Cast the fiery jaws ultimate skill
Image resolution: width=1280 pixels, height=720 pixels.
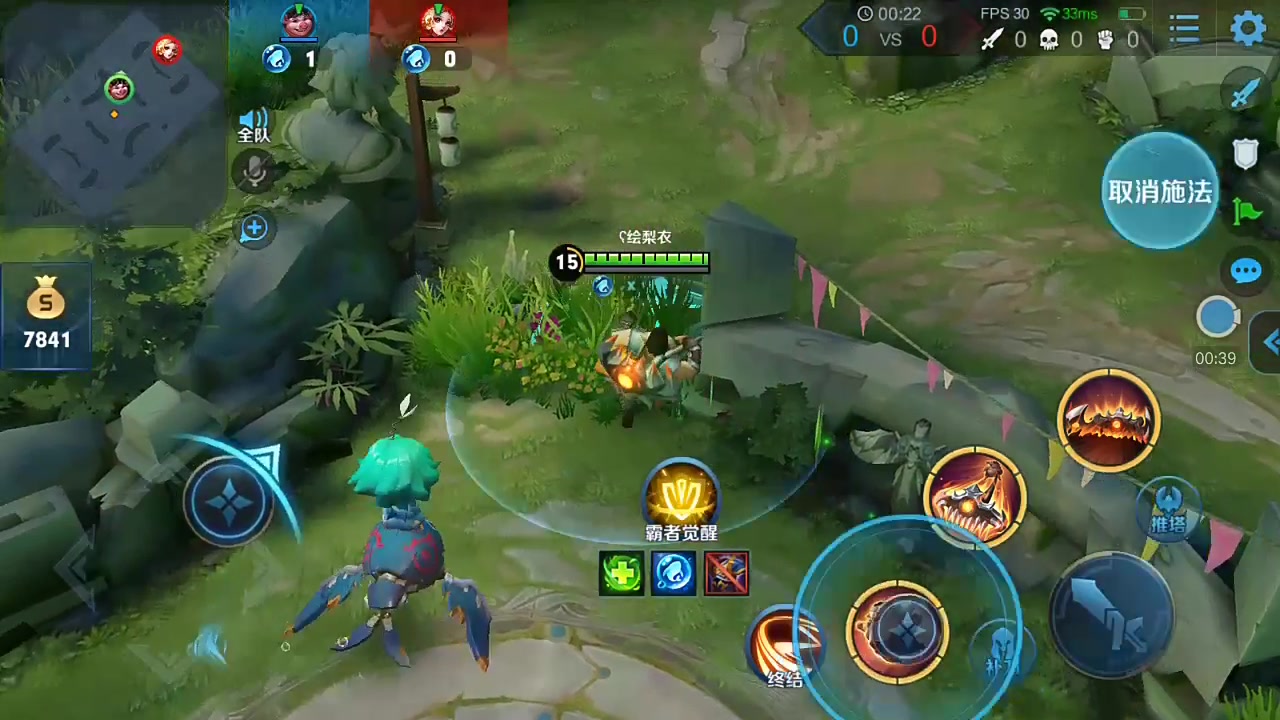pos(1108,420)
